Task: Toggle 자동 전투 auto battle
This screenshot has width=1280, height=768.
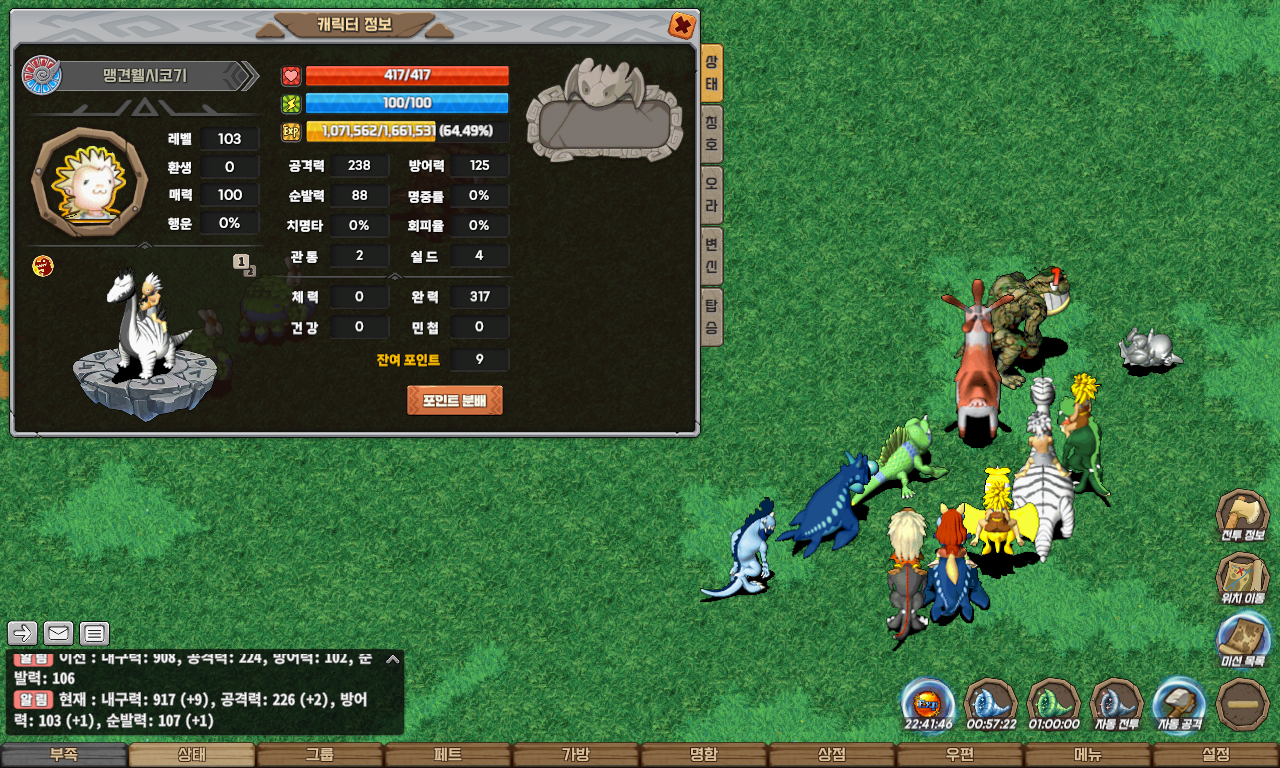Action: (x=1116, y=704)
